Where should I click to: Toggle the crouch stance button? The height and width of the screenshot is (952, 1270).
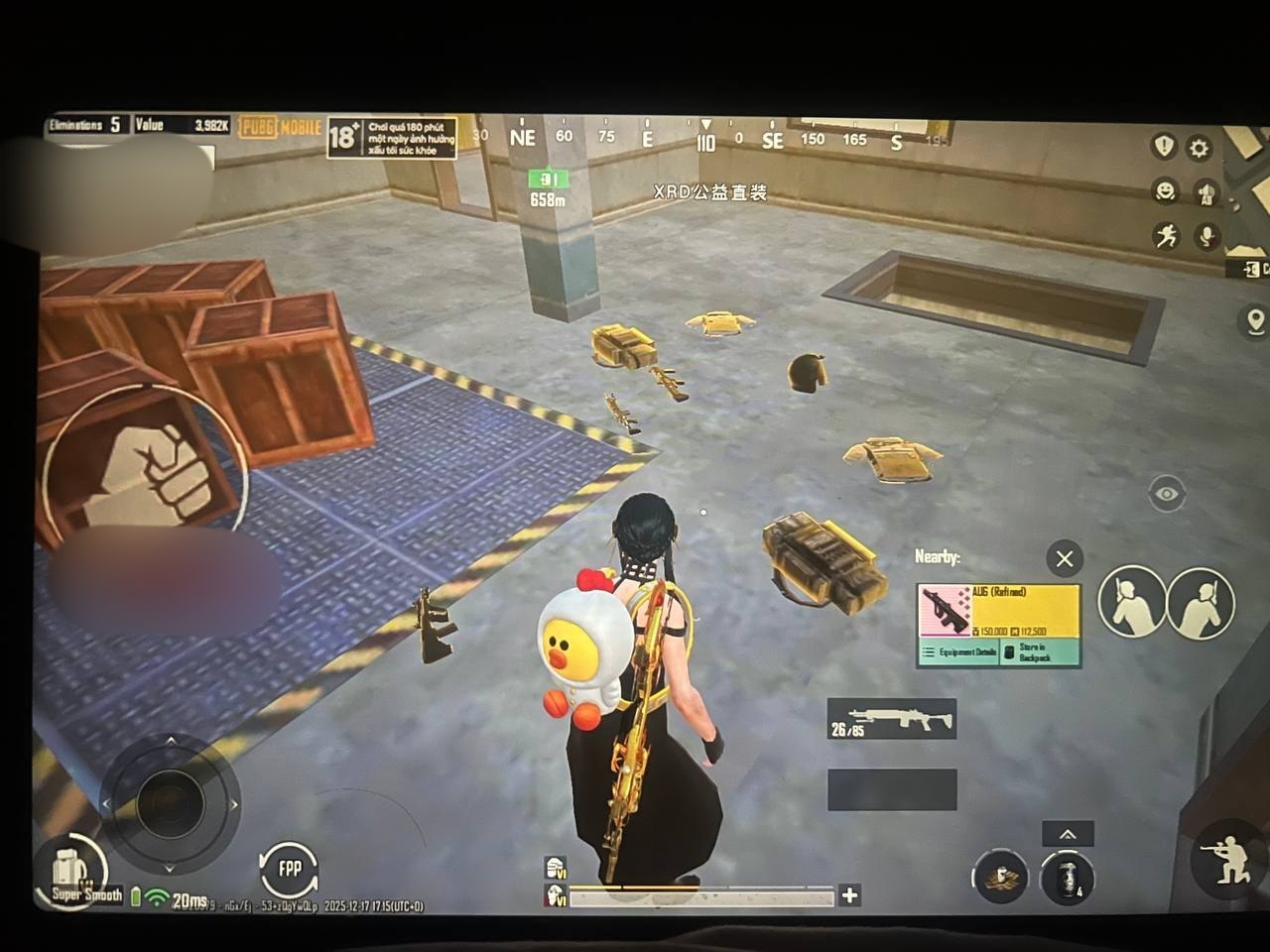pos(1226,859)
